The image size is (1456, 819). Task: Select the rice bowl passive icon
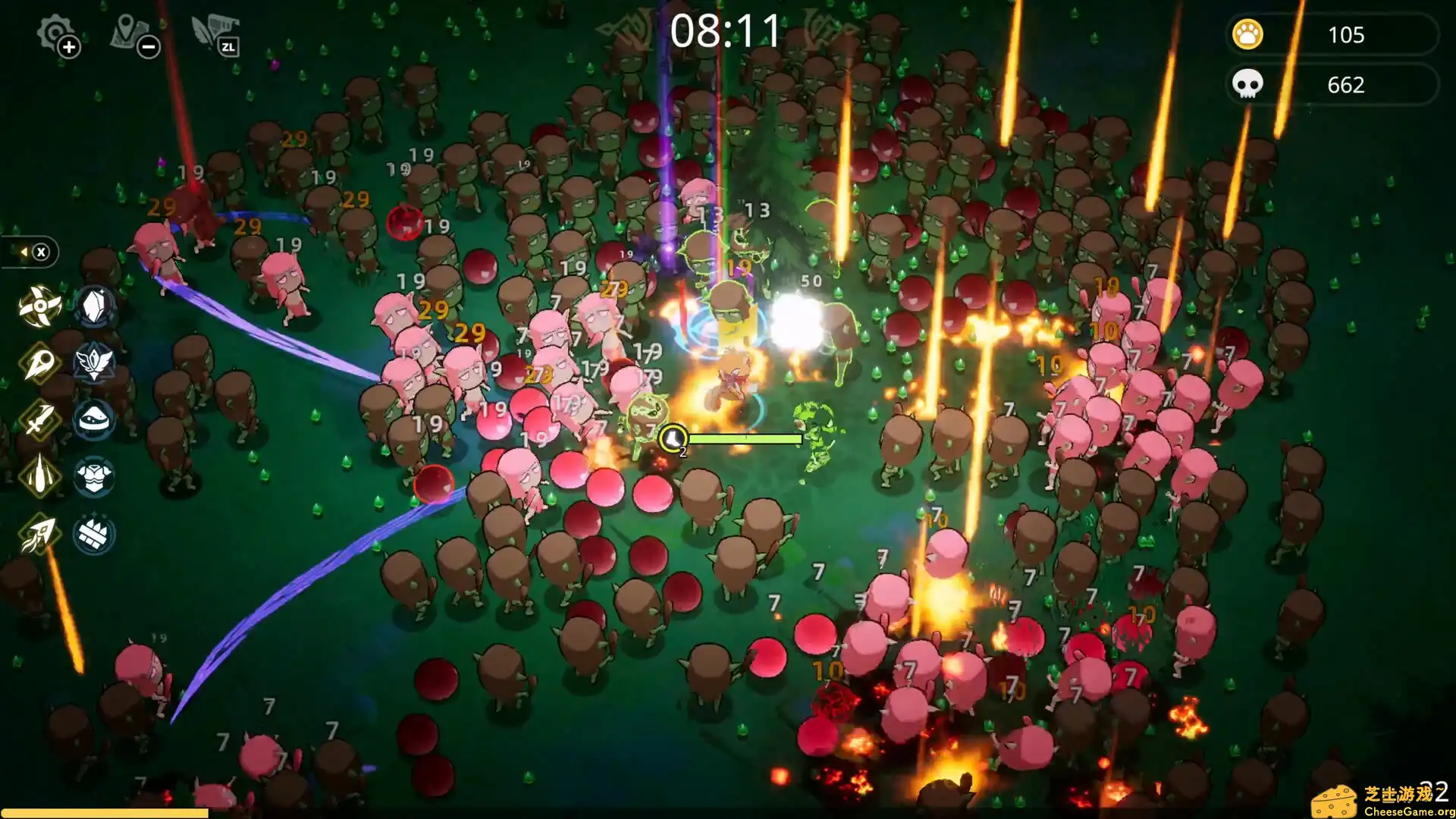point(94,419)
